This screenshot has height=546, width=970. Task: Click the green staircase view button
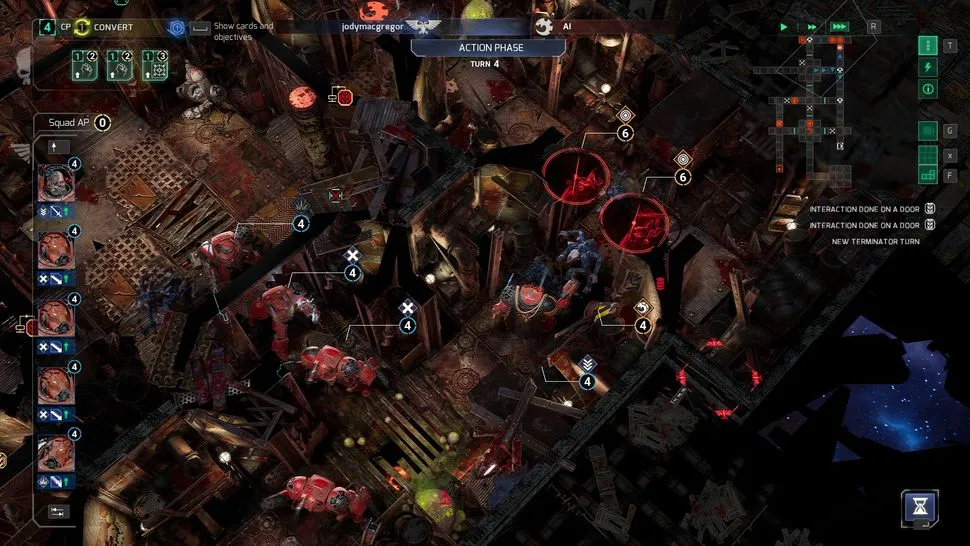tap(928, 176)
